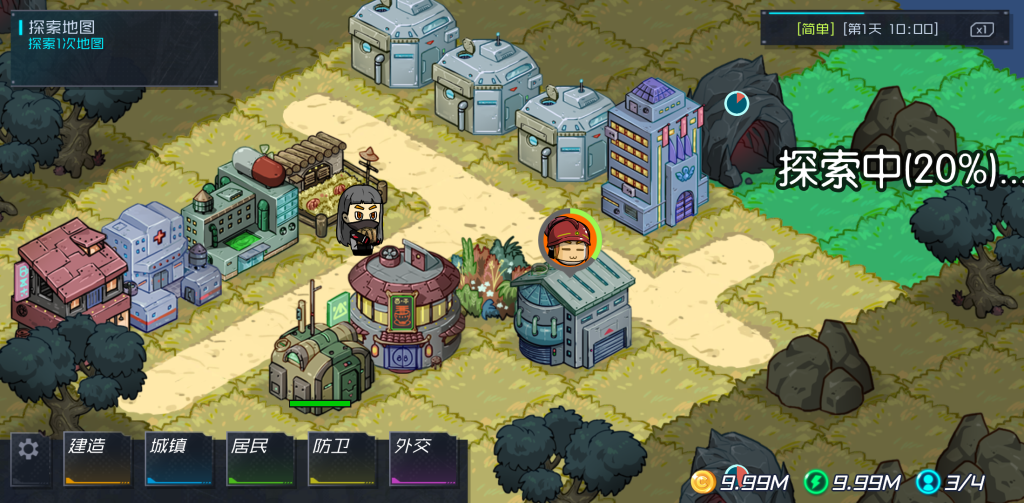Image resolution: width=1024 pixels, height=503 pixels.
Task: Select the 城镇 town menu
Action: tap(180, 459)
